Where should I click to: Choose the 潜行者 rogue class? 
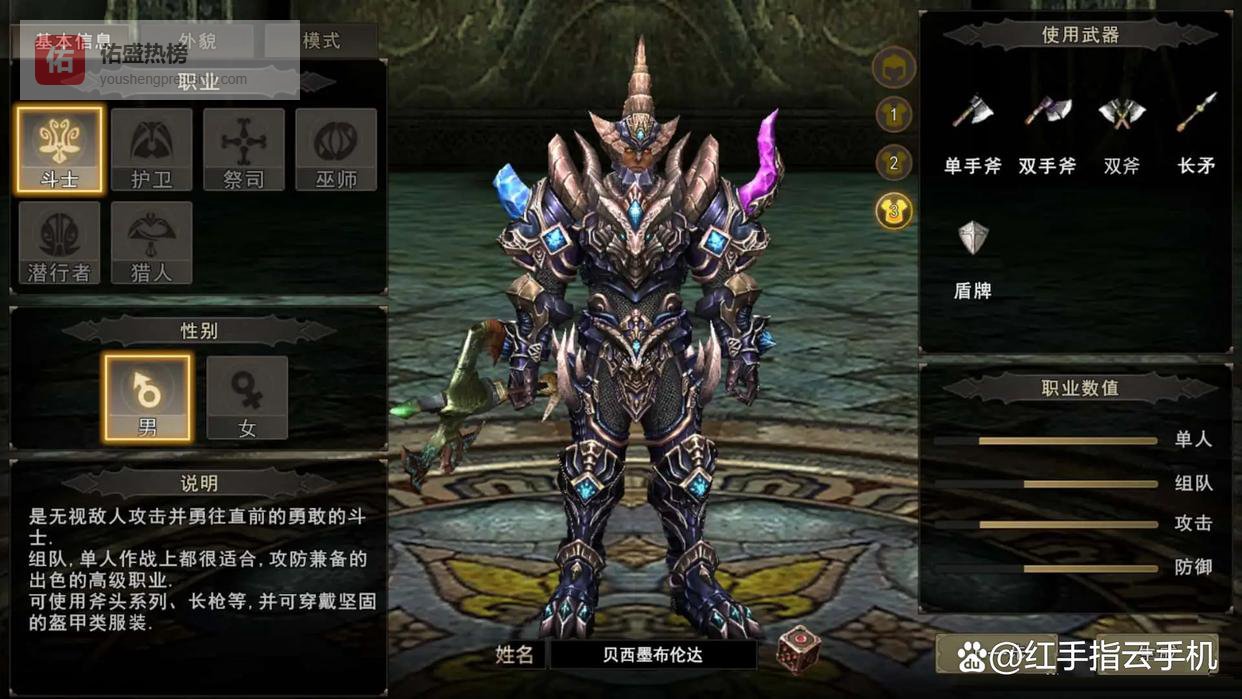(x=59, y=242)
